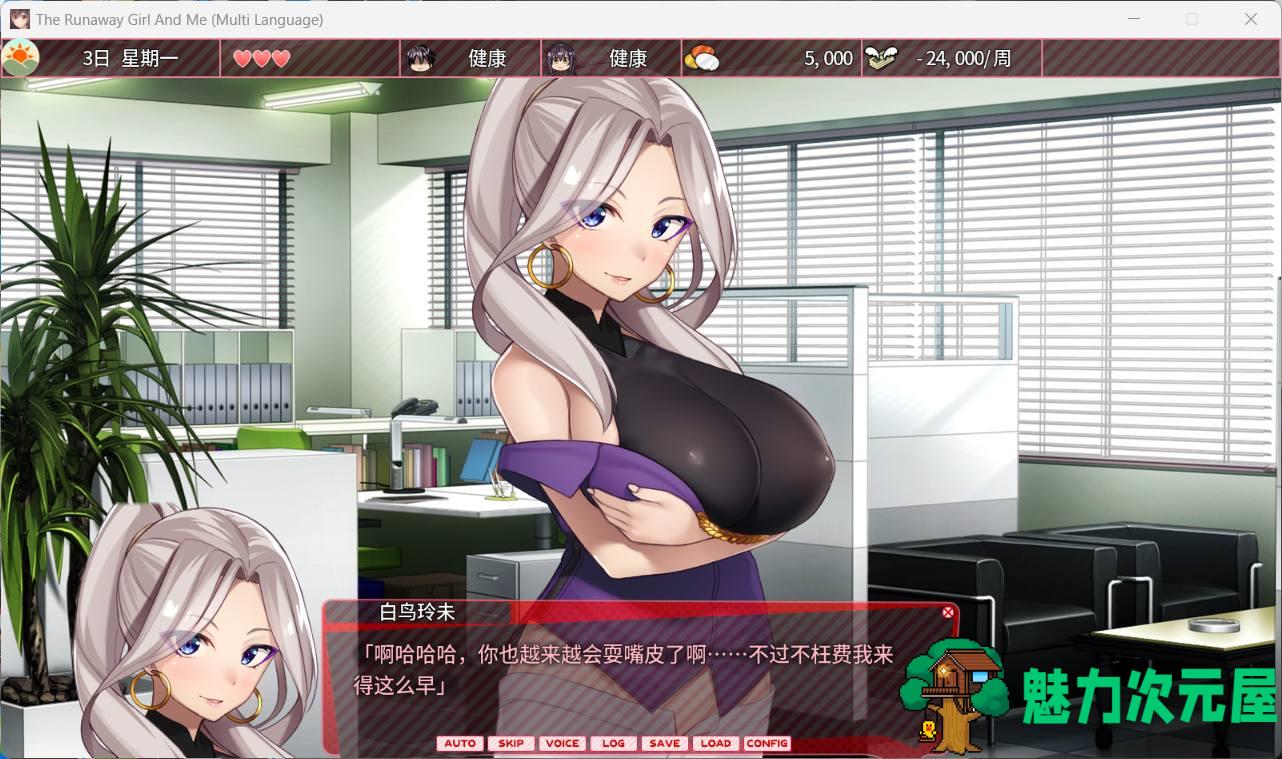Click the male protagonist portrait icon
This screenshot has height=759, width=1282.
(x=420, y=58)
